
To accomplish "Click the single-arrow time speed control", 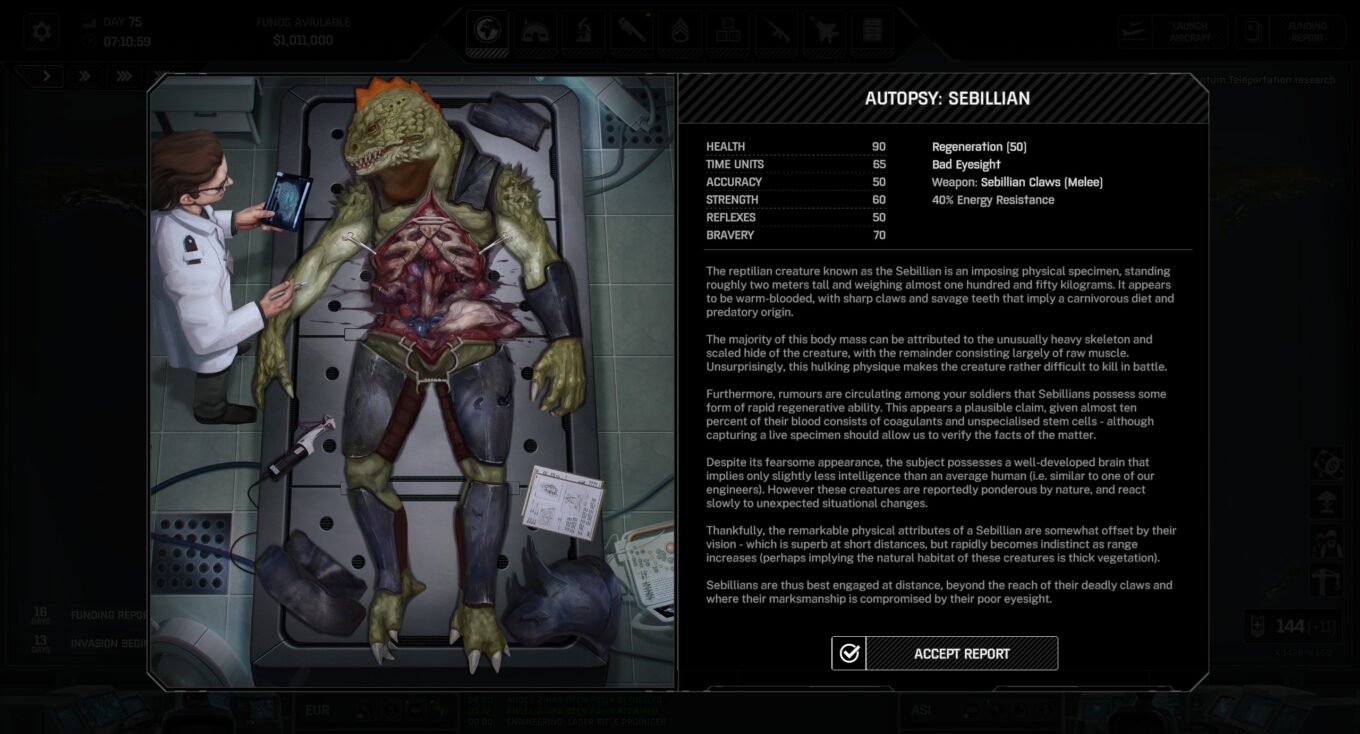I will point(45,75).
